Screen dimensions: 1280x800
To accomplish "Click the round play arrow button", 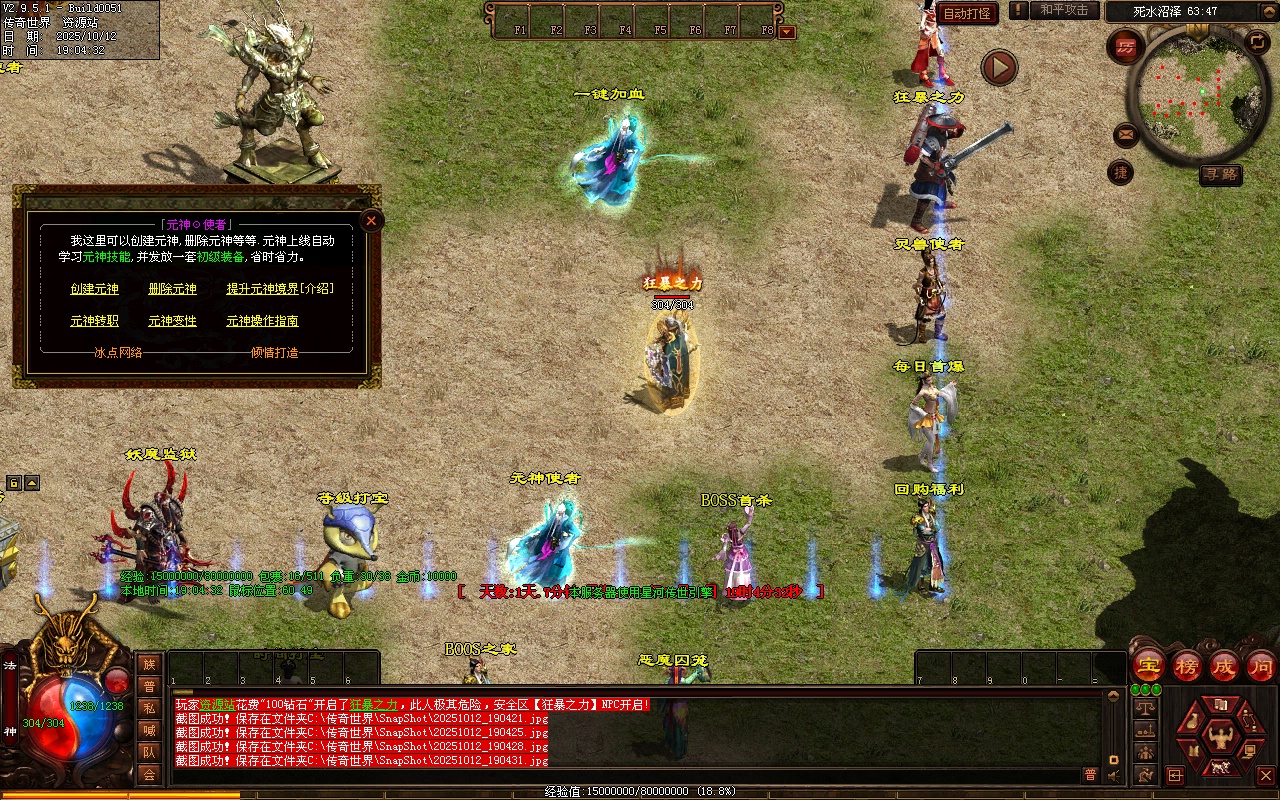I will (998, 67).
